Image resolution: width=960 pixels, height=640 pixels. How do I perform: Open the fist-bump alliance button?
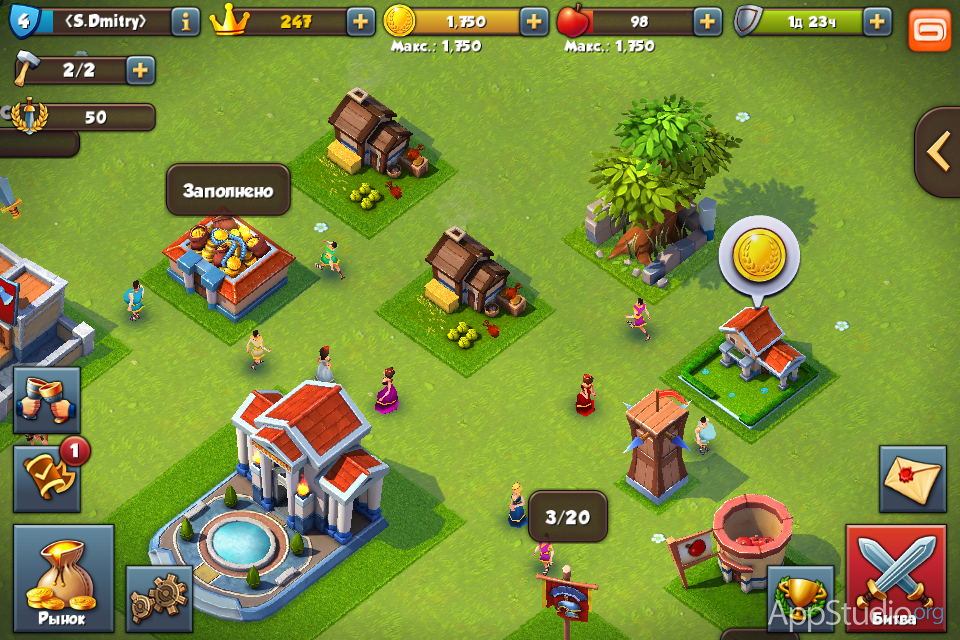(47, 399)
